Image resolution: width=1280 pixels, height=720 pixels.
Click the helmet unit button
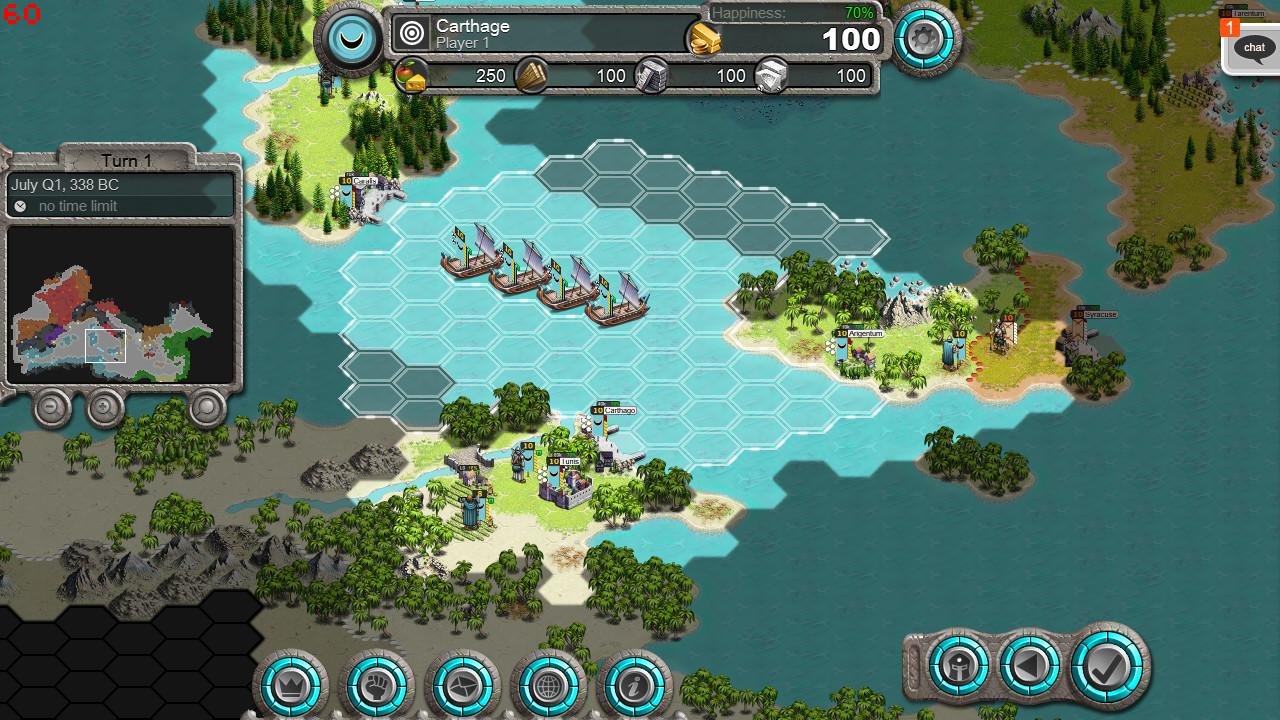point(958,665)
